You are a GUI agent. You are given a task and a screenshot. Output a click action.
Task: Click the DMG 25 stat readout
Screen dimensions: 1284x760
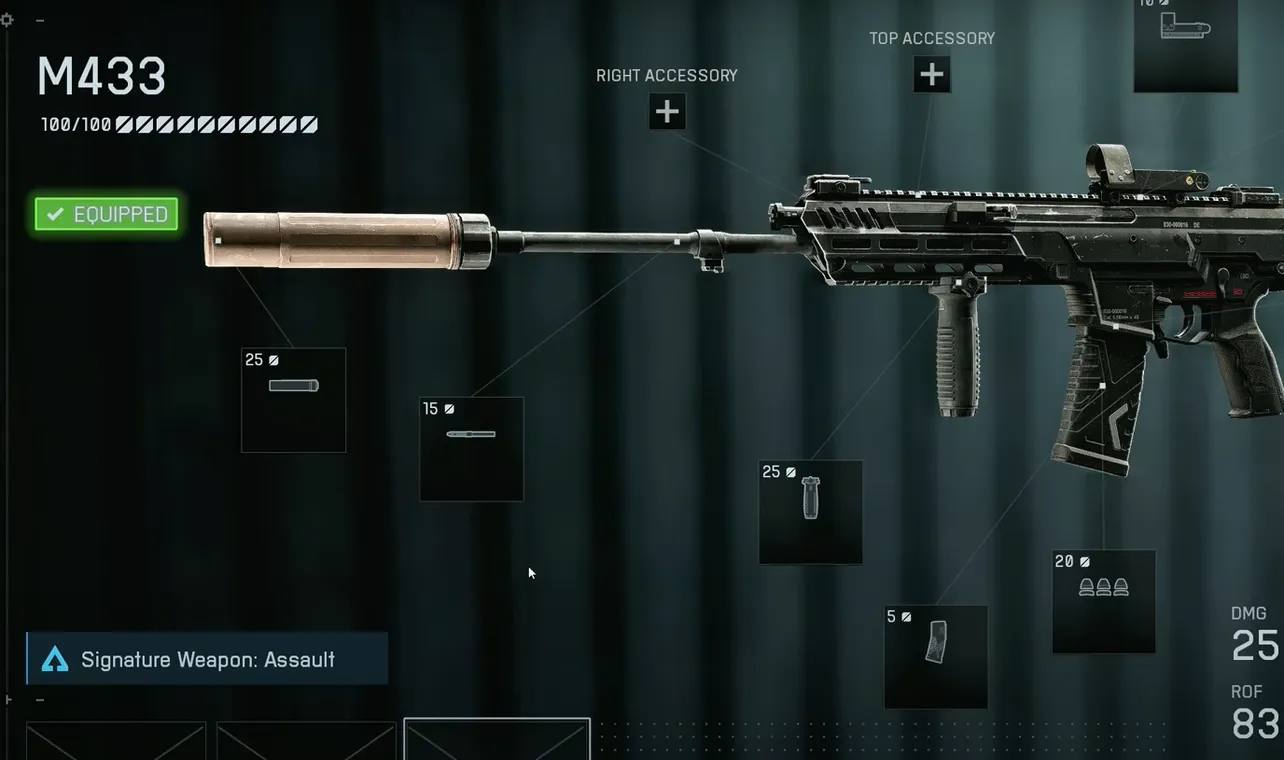tap(1251, 632)
